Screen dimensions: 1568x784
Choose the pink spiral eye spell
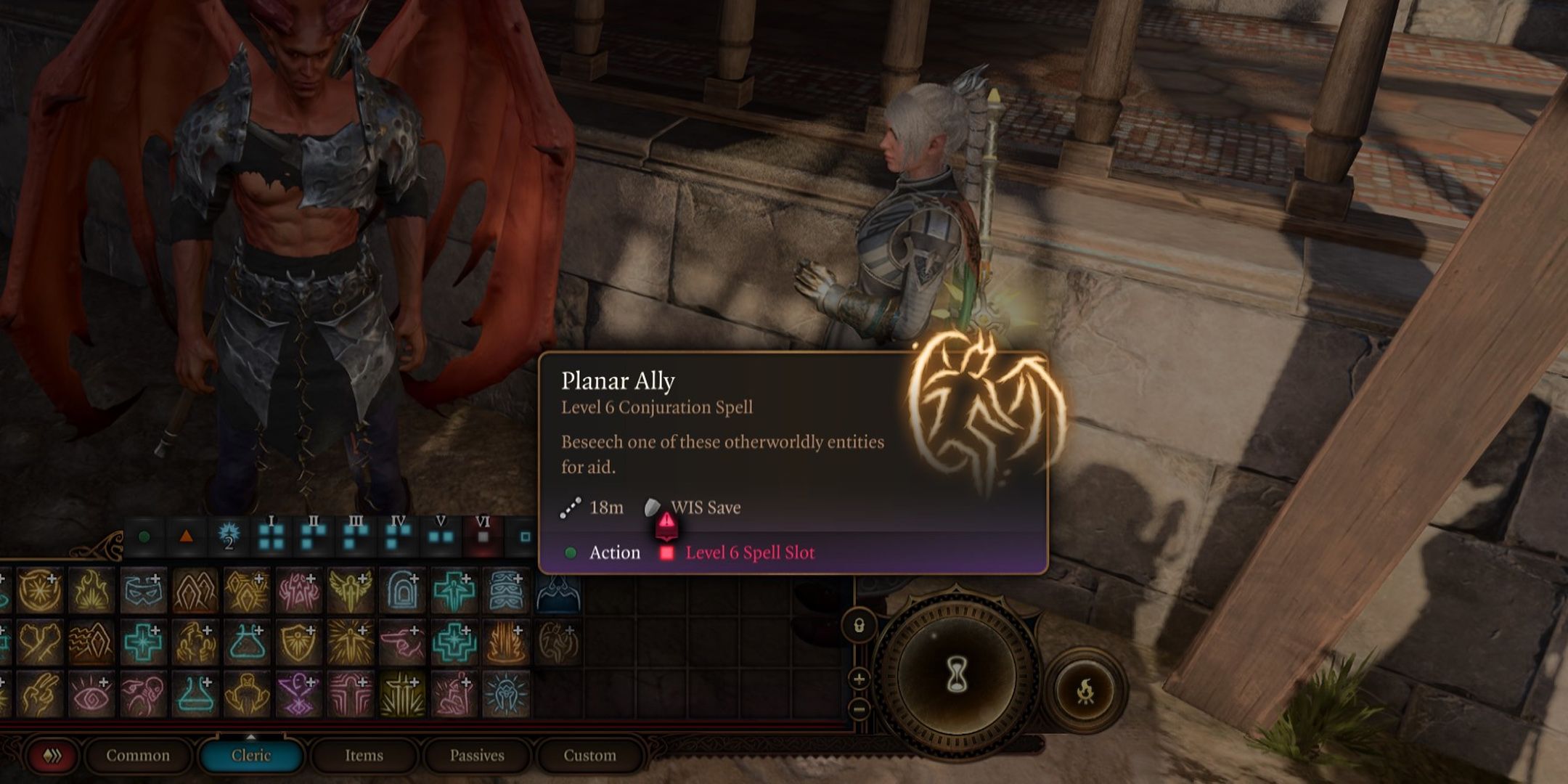pyautogui.click(x=91, y=695)
